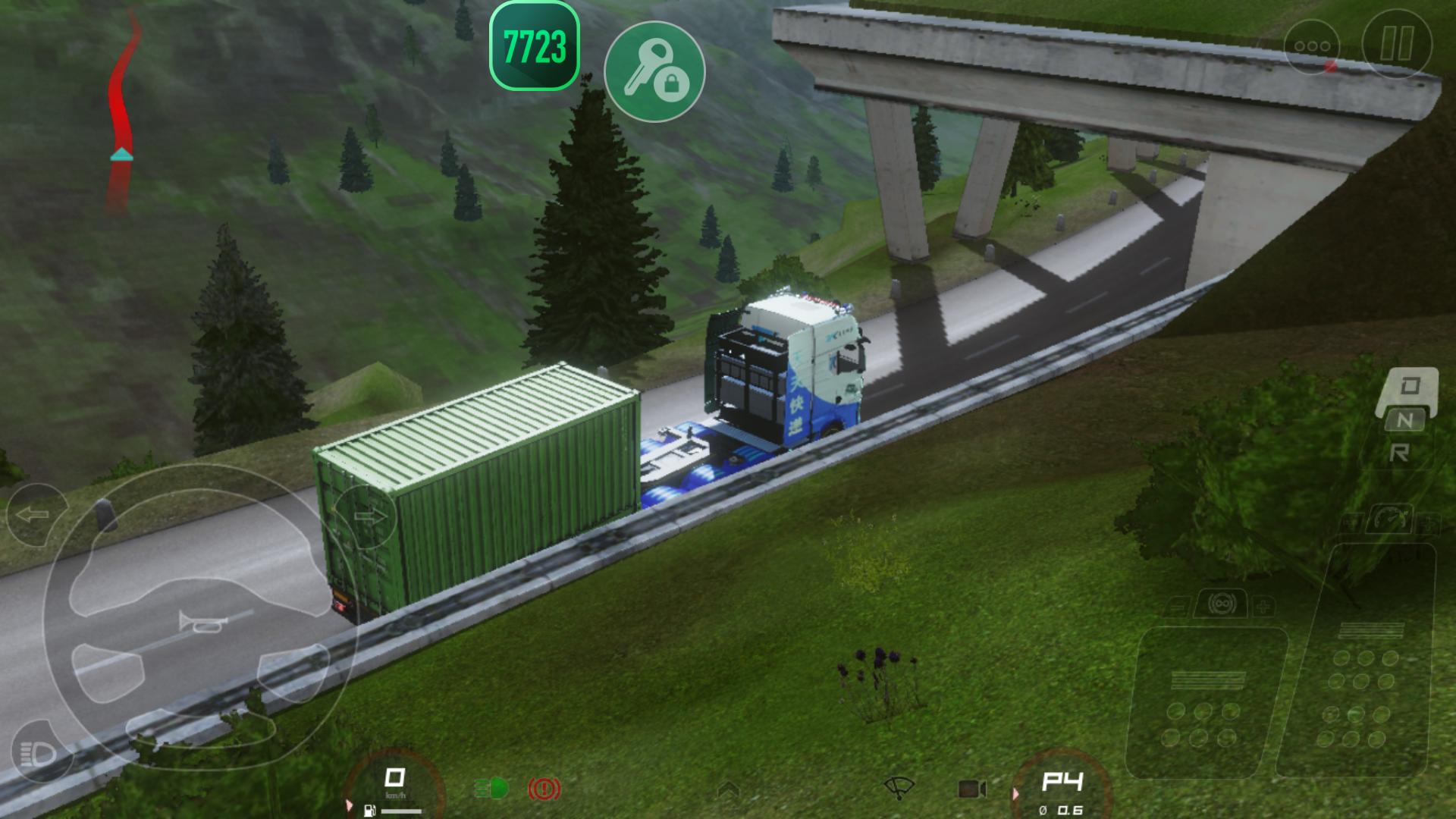Open the green 7723 badge
1456x819 pixels.
click(x=535, y=46)
